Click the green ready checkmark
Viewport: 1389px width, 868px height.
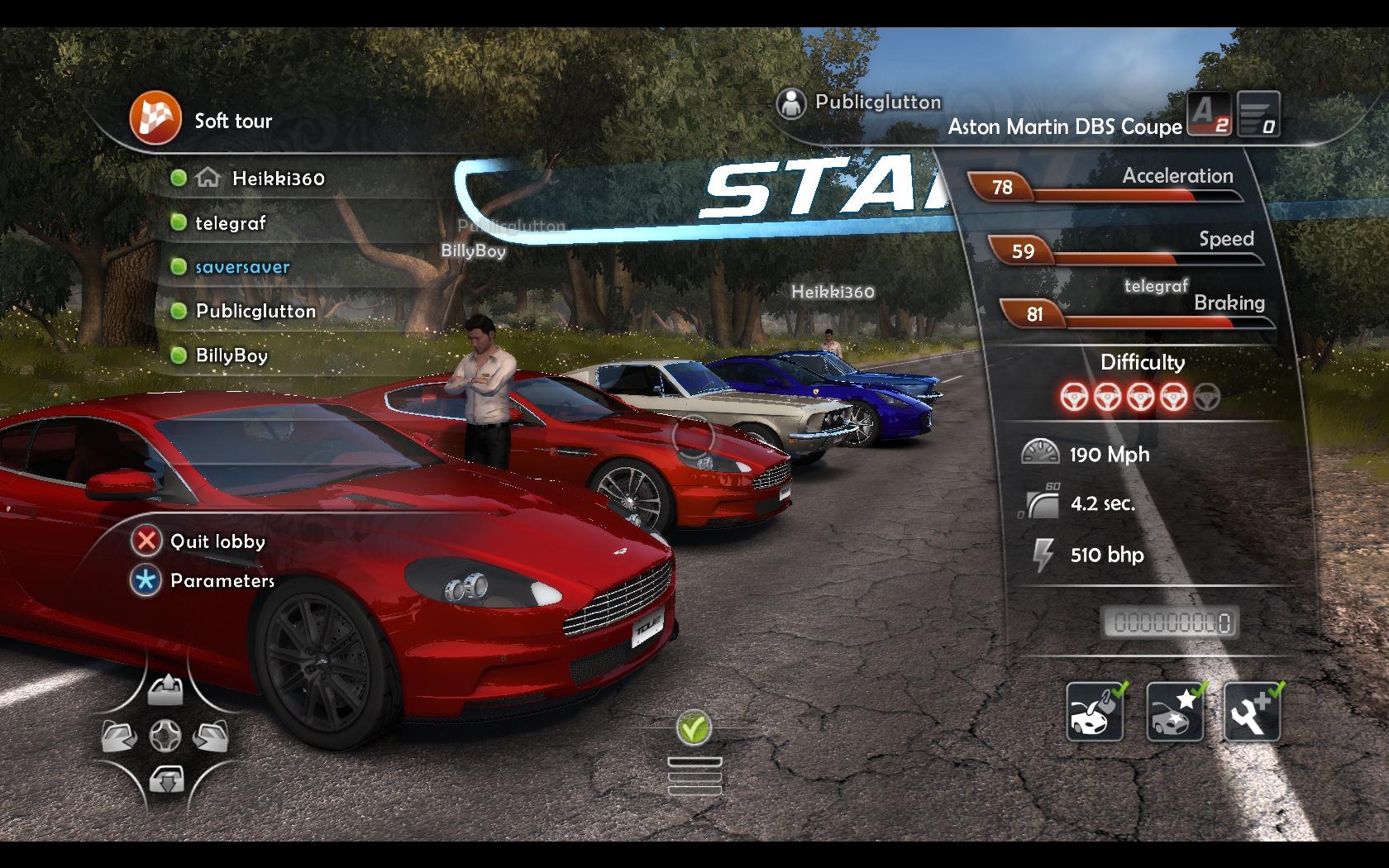[x=694, y=728]
